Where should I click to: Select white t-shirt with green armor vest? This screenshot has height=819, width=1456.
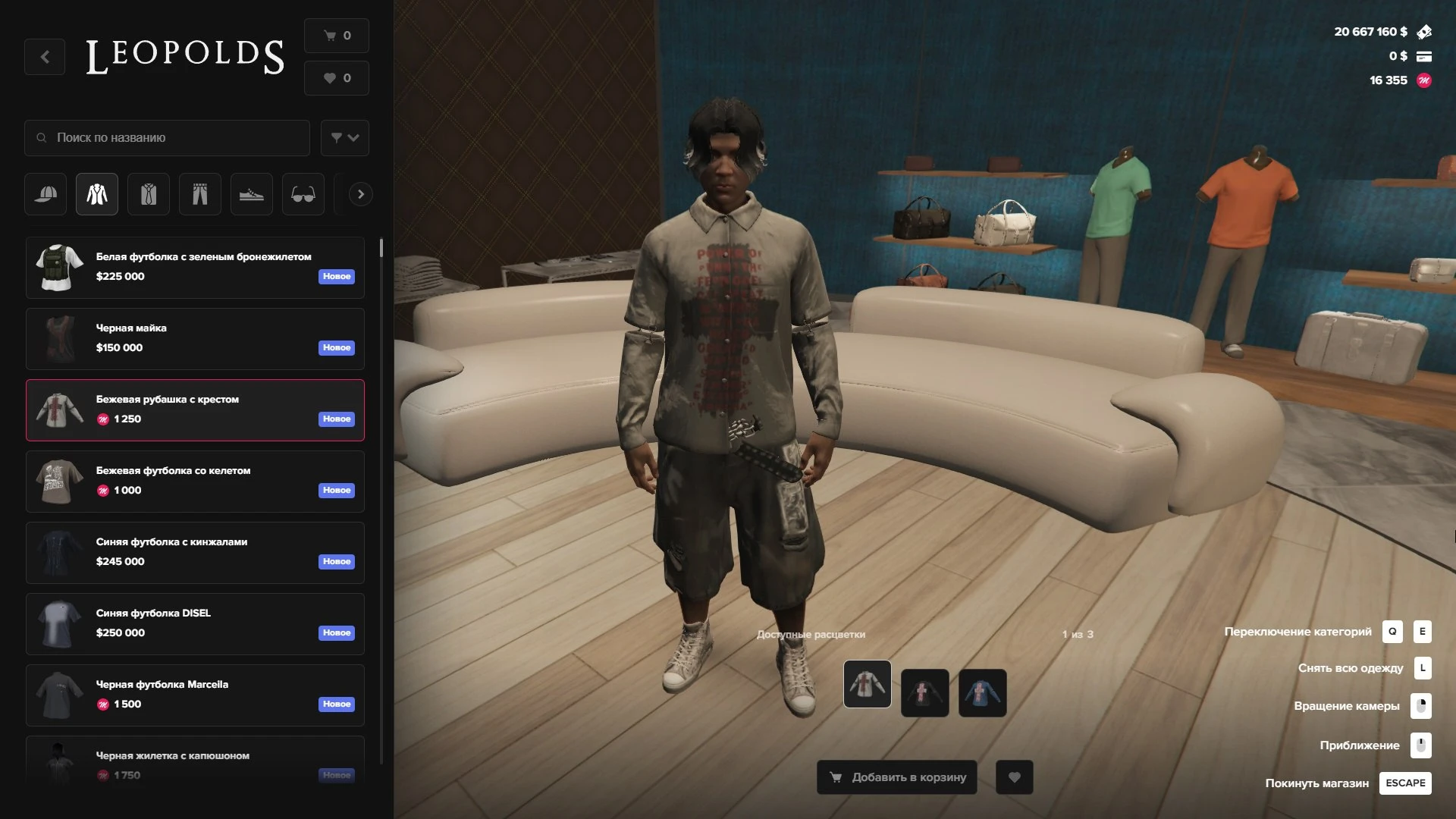click(195, 267)
